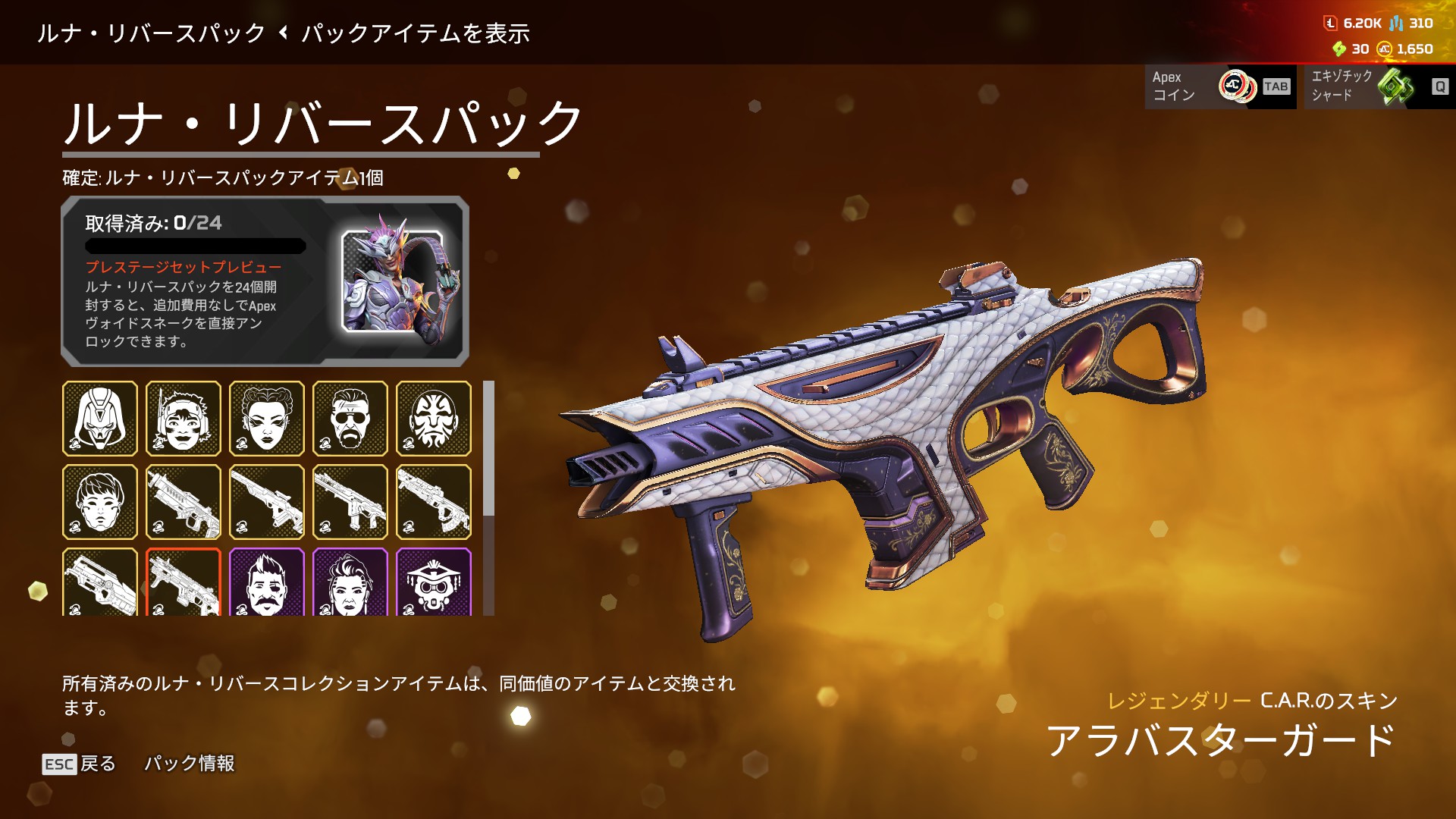Select the mustached Fuse skin tile
This screenshot has height=819, width=1456.
tap(267, 582)
